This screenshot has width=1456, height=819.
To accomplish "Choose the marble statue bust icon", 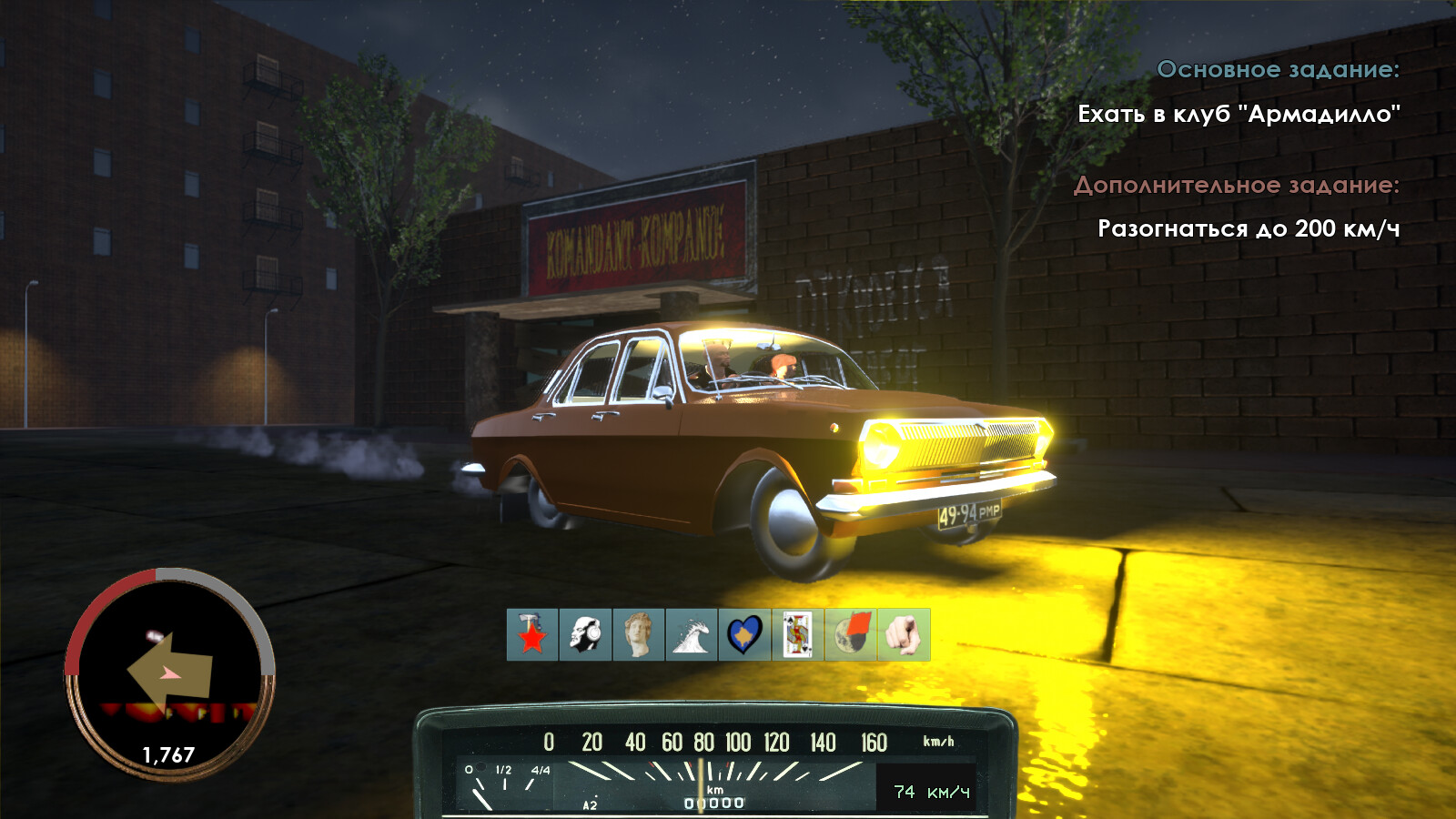I will 639,634.
